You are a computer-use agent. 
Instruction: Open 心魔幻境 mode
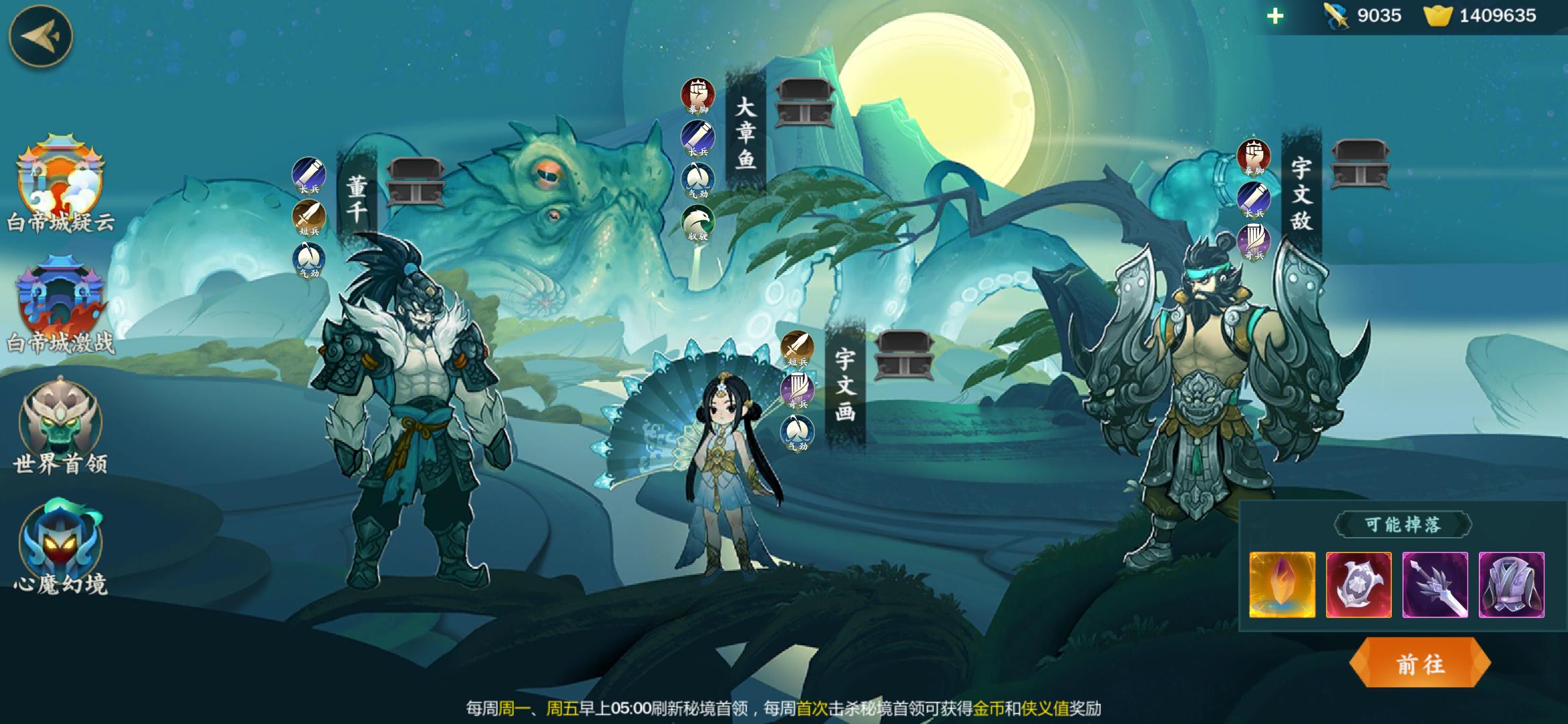[x=60, y=546]
